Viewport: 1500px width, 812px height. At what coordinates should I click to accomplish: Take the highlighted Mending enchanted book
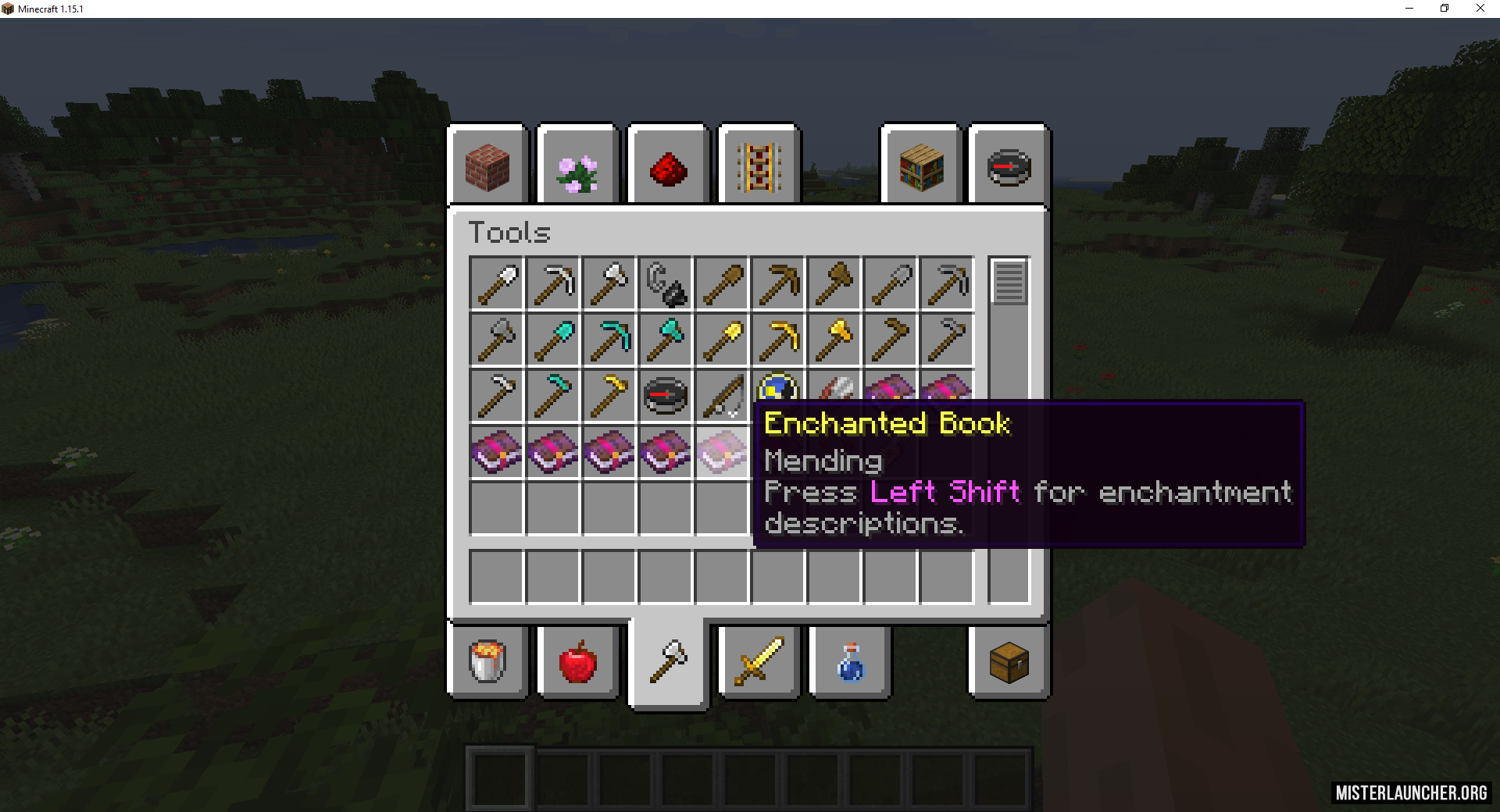point(722,452)
